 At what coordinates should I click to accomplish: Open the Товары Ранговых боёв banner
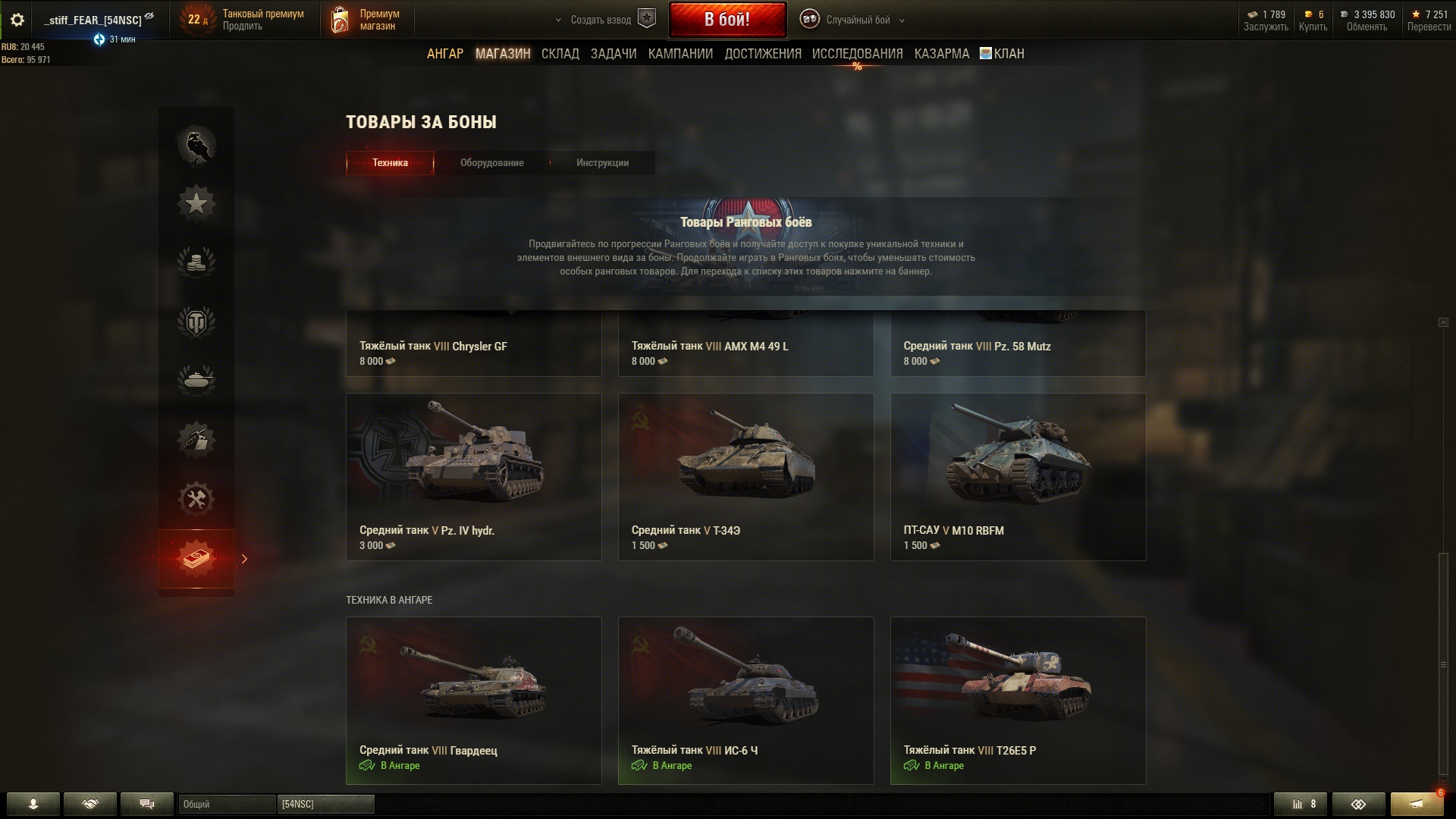coord(745,246)
